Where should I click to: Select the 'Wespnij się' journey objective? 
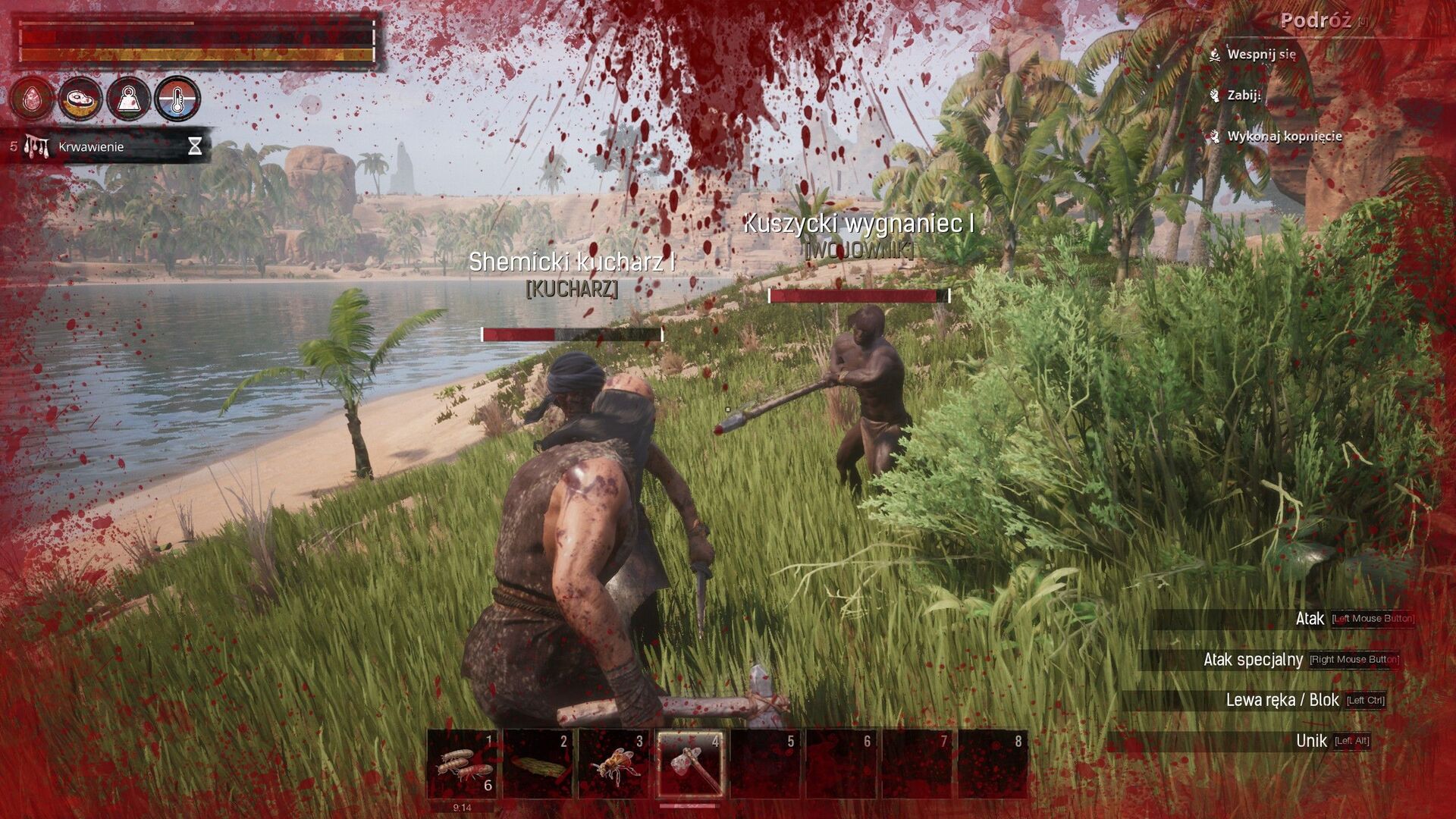(x=1261, y=55)
